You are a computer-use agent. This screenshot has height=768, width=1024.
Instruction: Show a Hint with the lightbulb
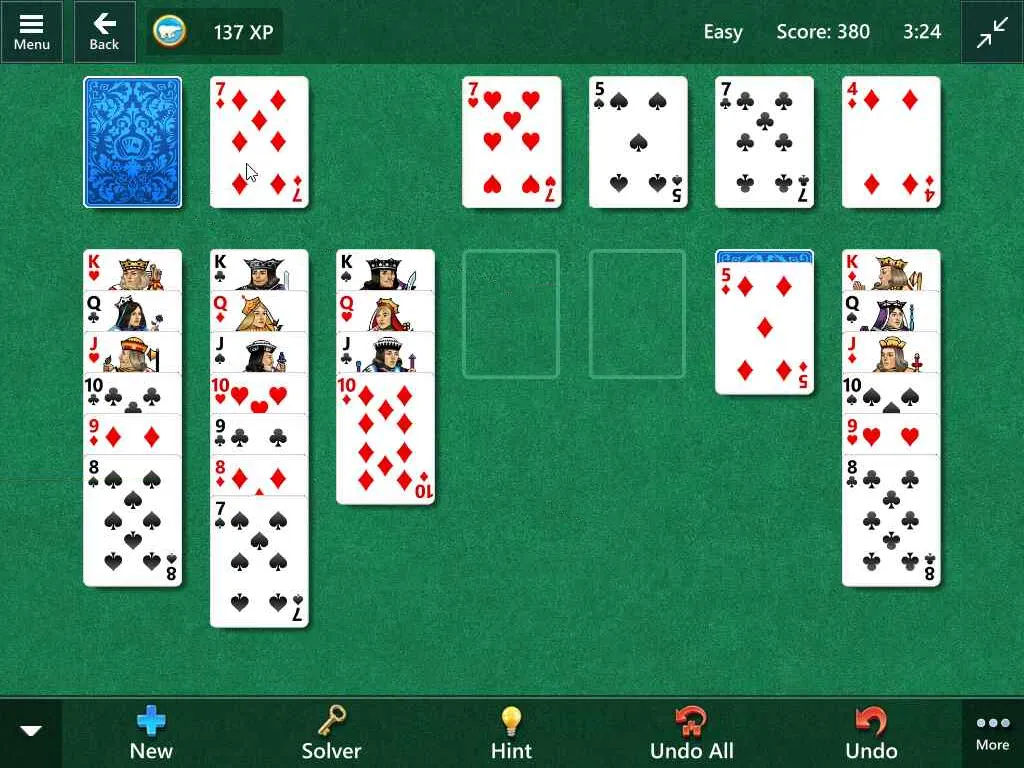coord(511,733)
